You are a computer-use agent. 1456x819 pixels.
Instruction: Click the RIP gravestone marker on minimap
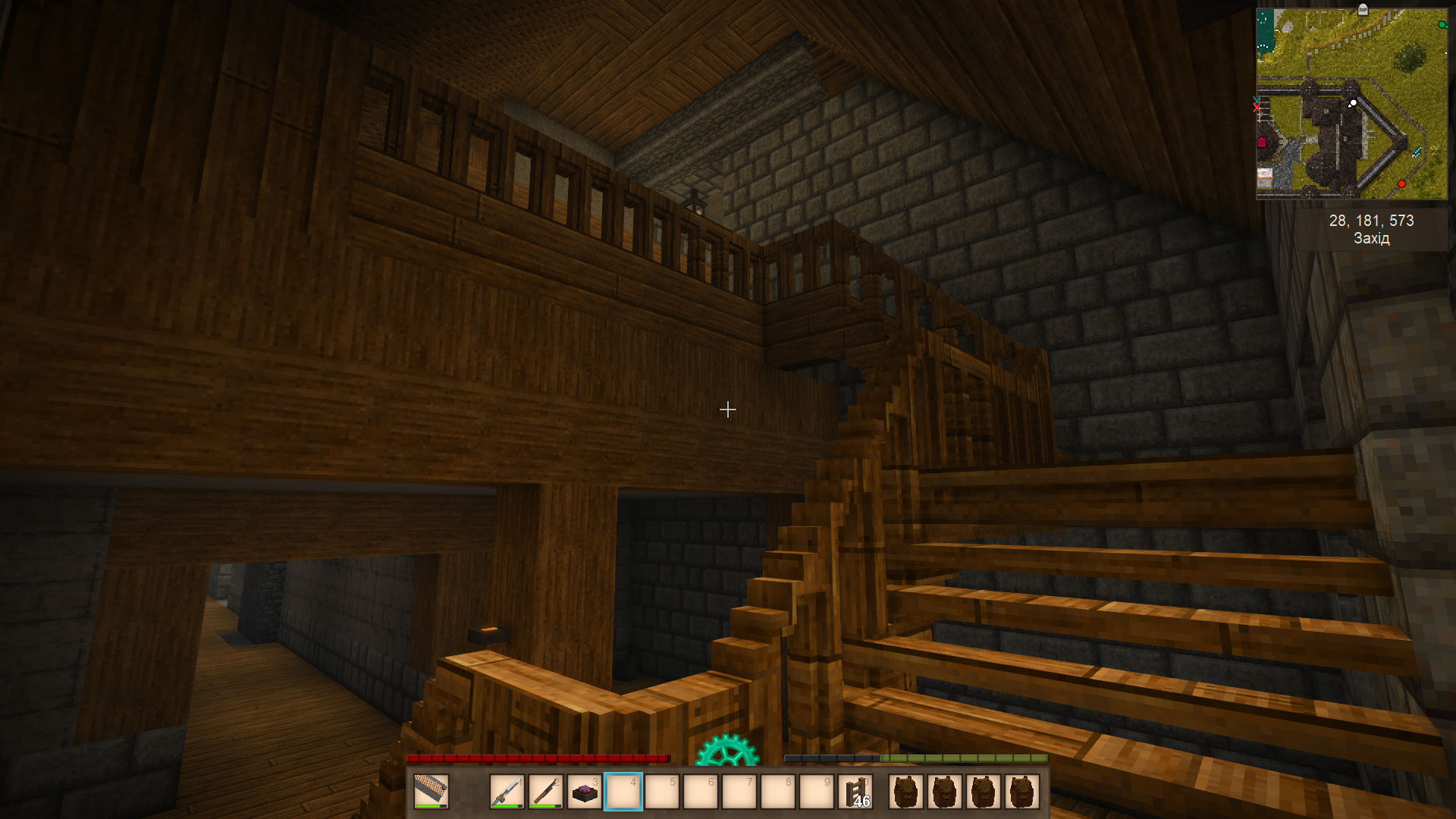click(x=1363, y=10)
